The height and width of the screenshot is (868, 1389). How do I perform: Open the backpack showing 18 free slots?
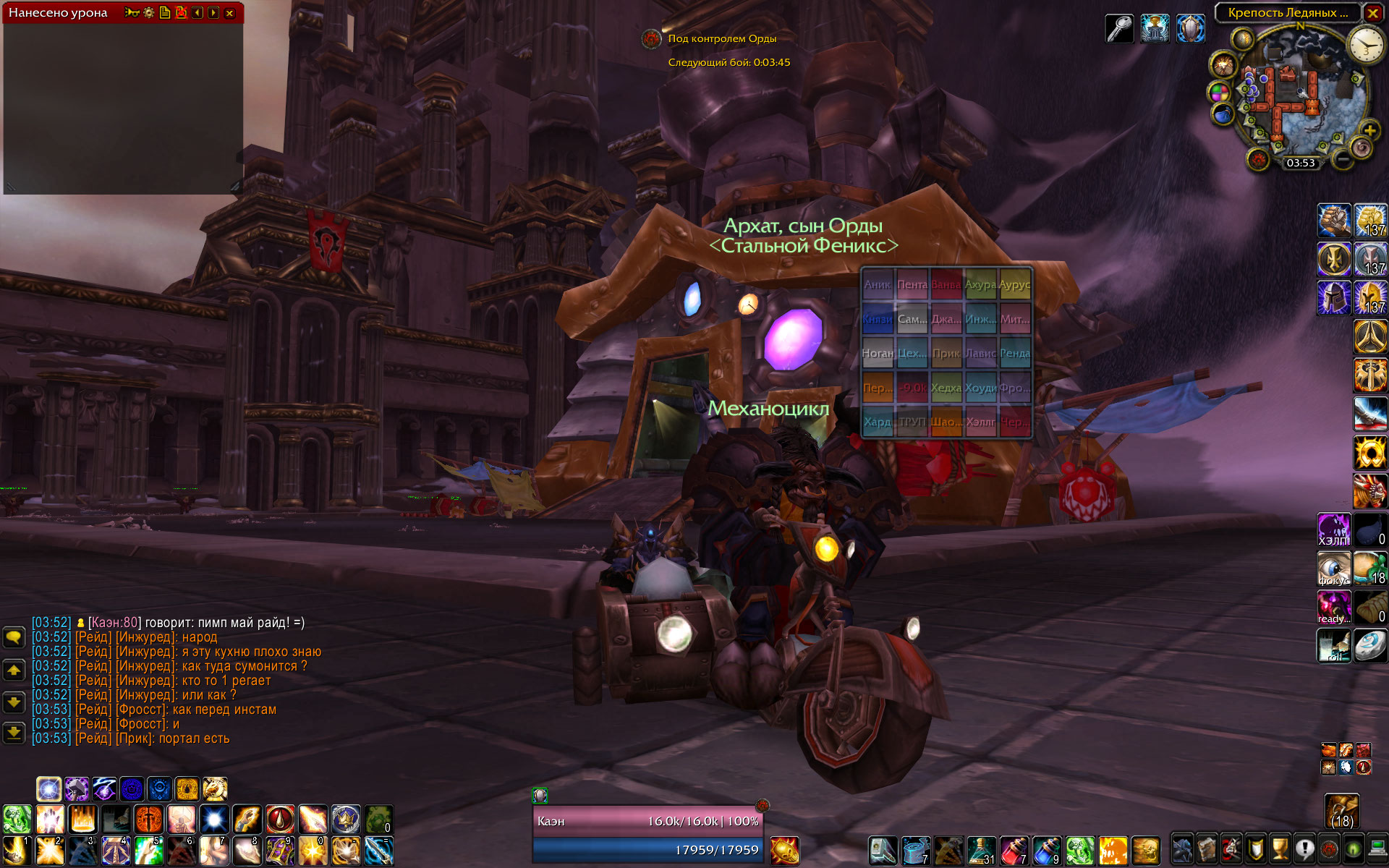point(1342,812)
